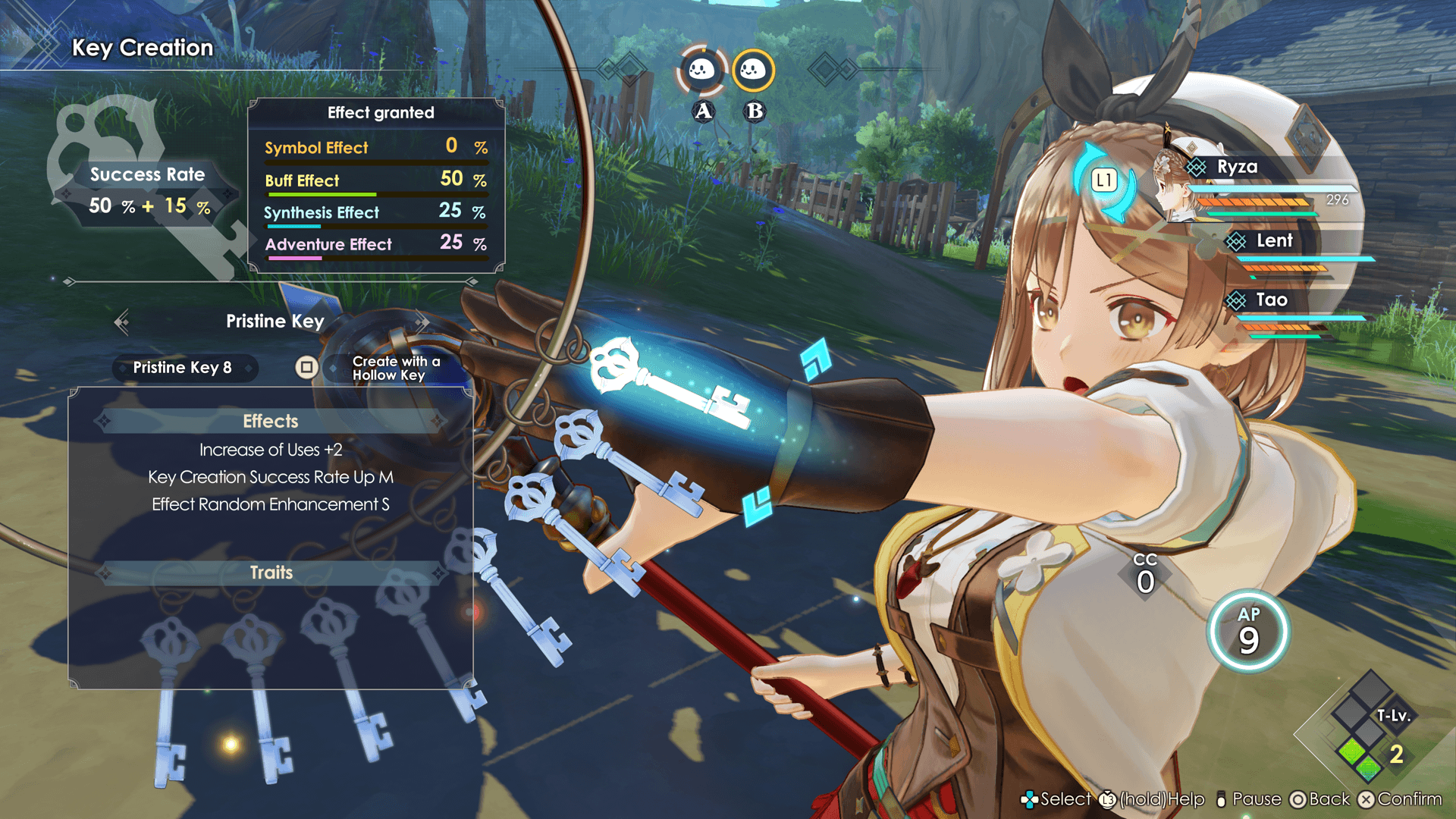Screen dimensions: 1456x819
Task: Click the Back option
Action: click(x=1320, y=799)
